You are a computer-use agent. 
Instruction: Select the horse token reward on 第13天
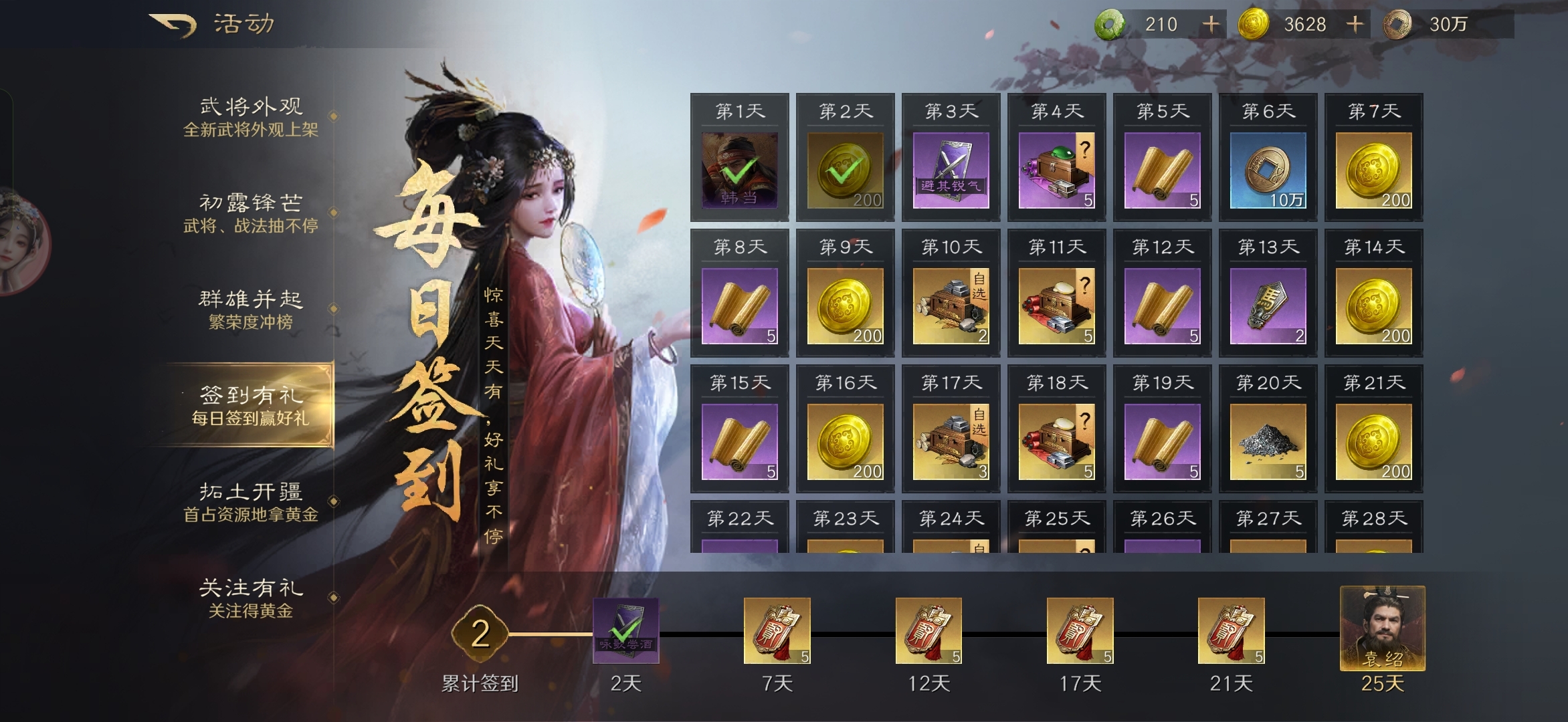tap(1267, 304)
